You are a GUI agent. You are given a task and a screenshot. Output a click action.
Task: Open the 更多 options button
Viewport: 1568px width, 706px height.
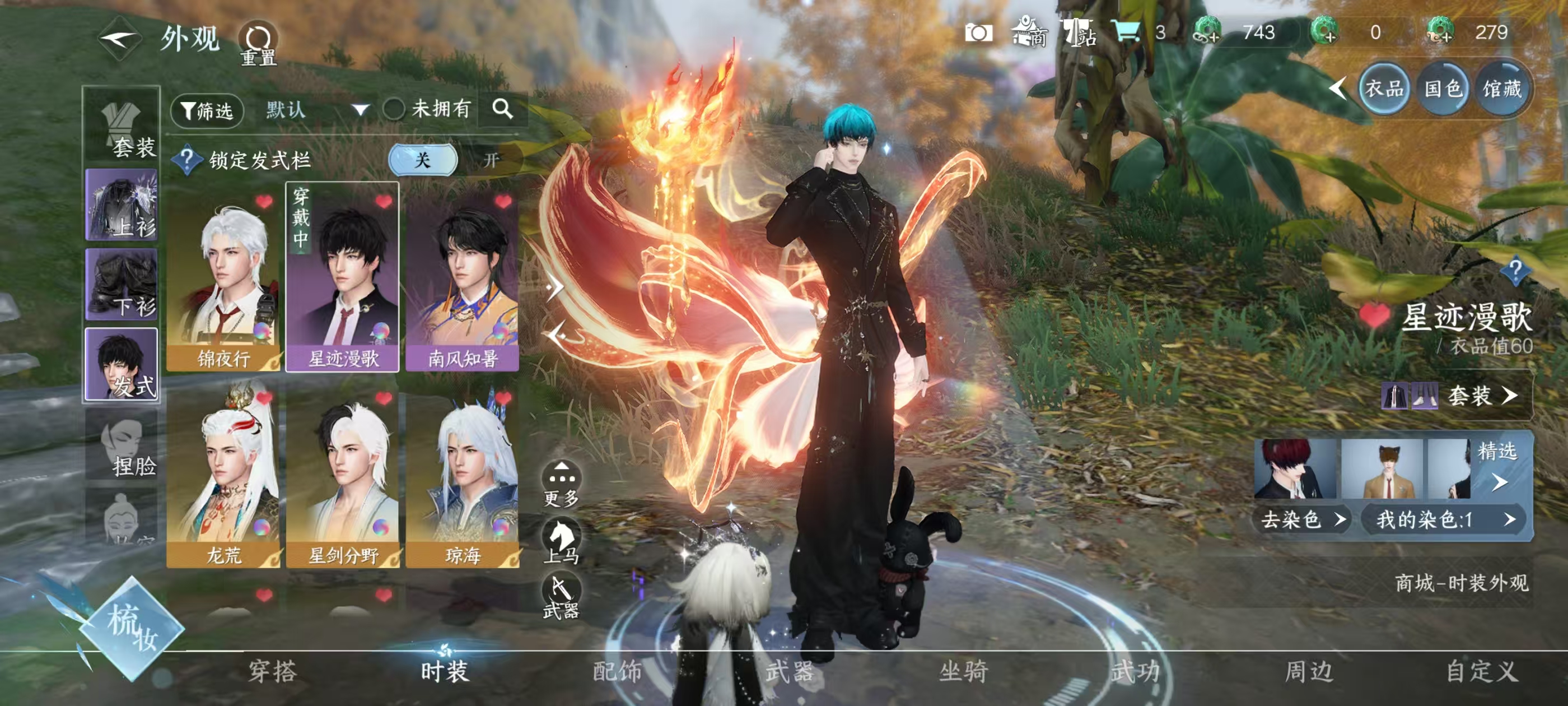click(x=561, y=484)
